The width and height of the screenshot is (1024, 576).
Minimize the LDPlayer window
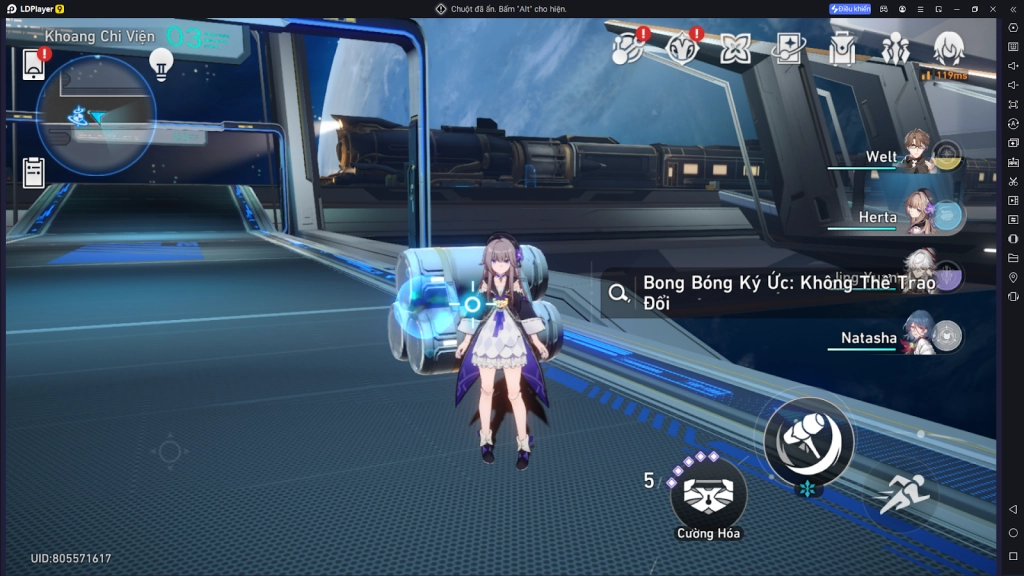tap(954, 9)
